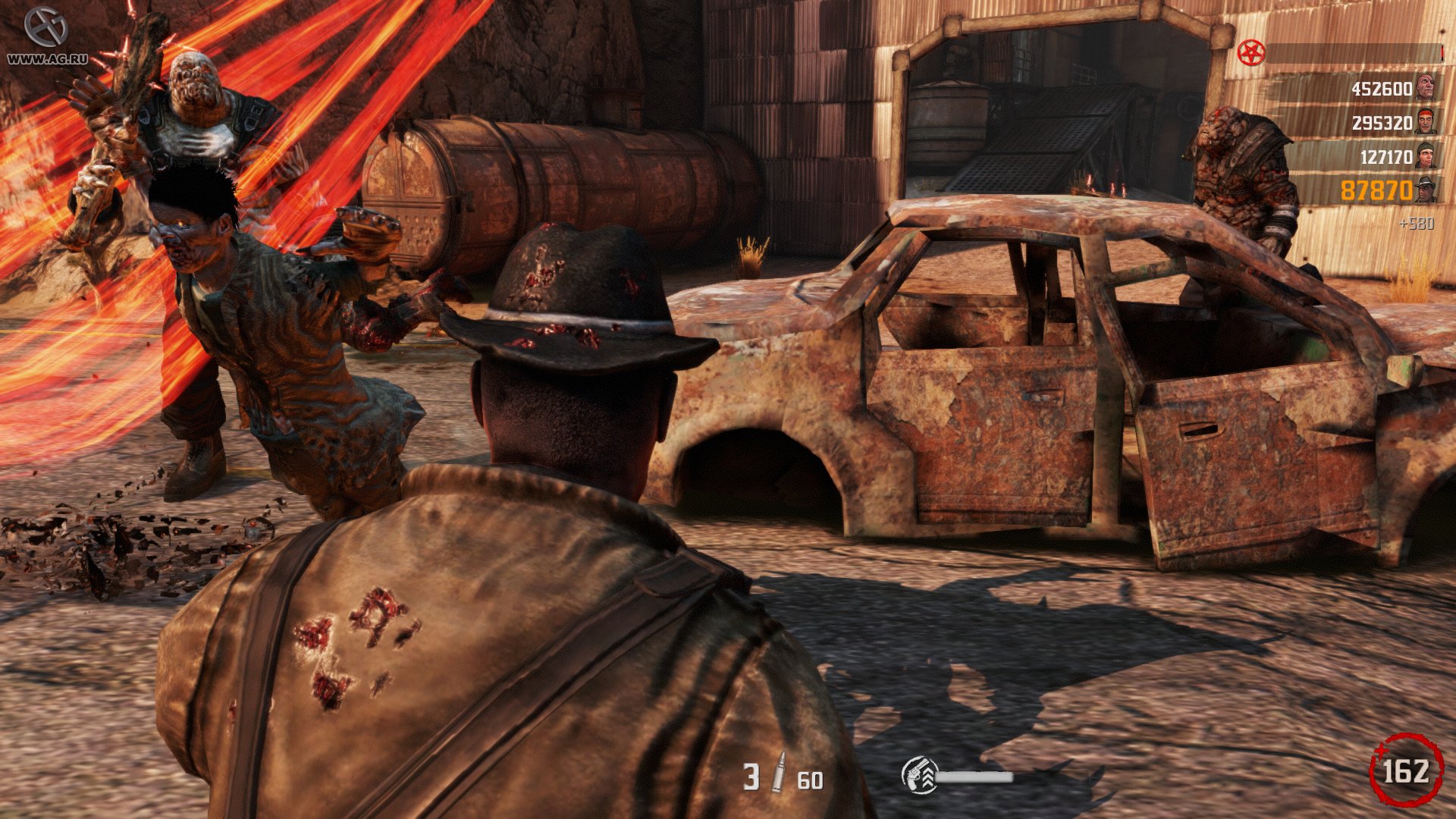1456x819 pixels.
Task: Select the red headband player avatar
Action: [x=1426, y=121]
